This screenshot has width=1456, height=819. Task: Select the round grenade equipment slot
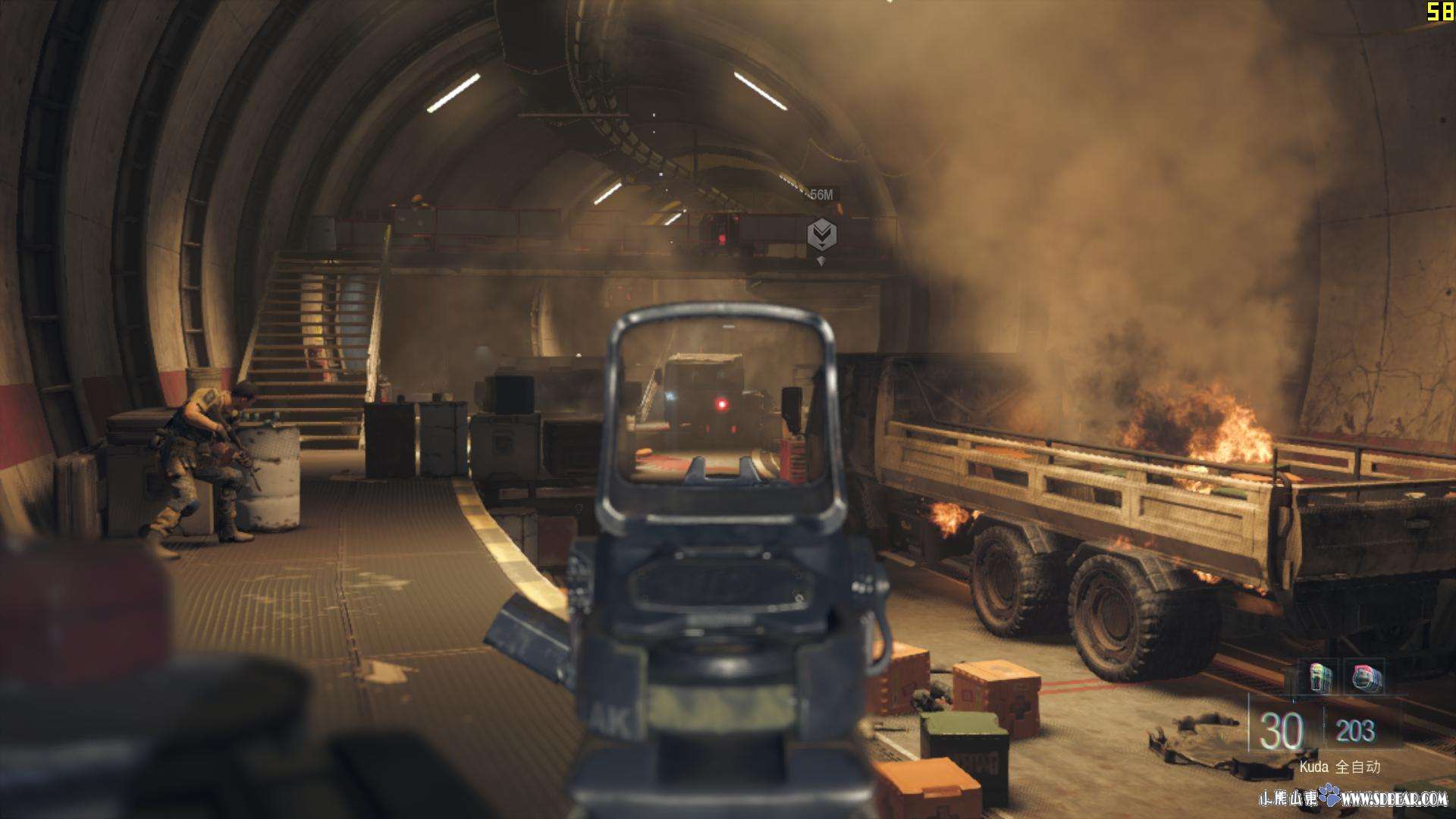(1366, 676)
